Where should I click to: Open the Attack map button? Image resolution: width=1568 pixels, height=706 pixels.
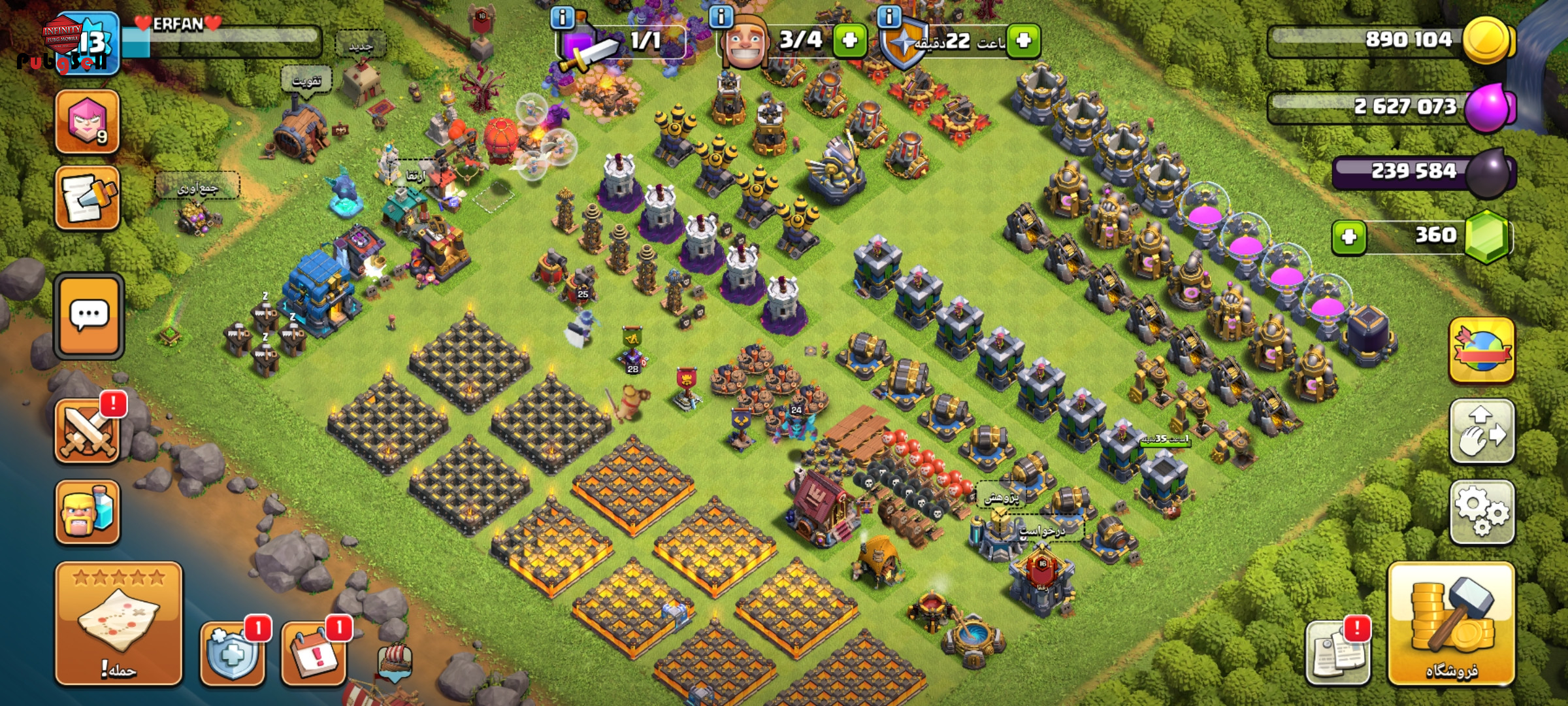pyautogui.click(x=118, y=623)
